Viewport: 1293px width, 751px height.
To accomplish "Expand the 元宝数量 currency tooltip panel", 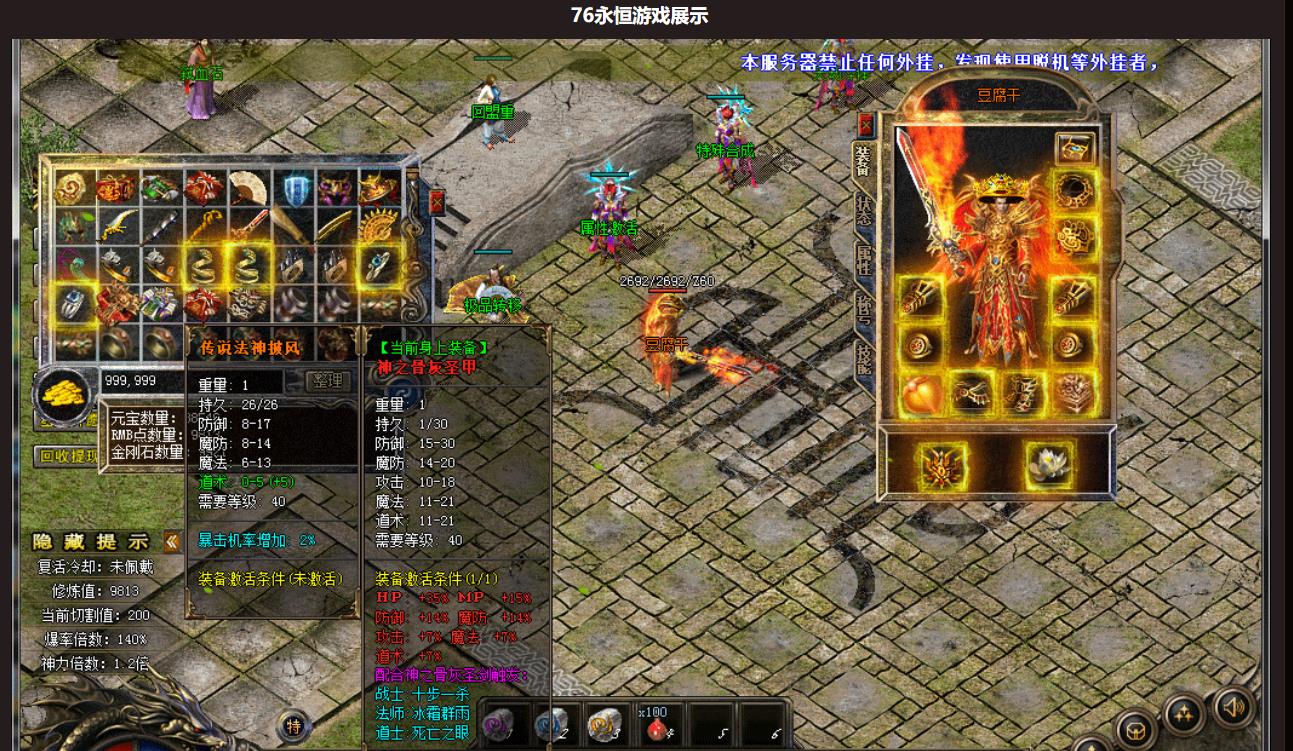I will pos(144,419).
